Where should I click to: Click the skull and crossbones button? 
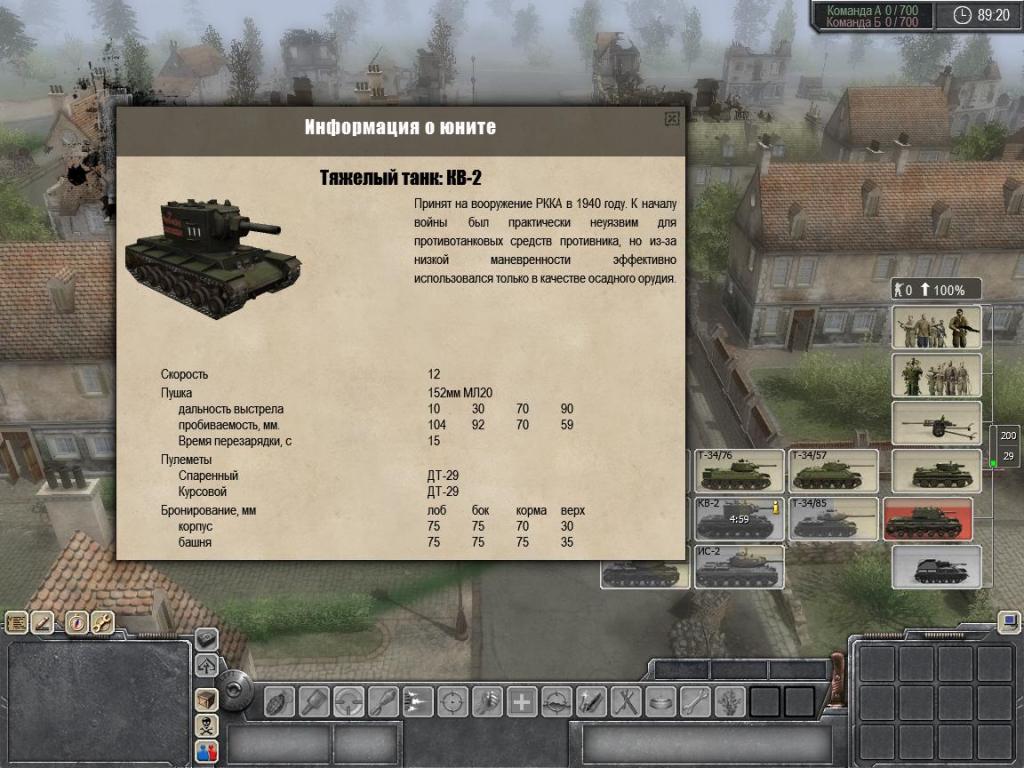(206, 726)
